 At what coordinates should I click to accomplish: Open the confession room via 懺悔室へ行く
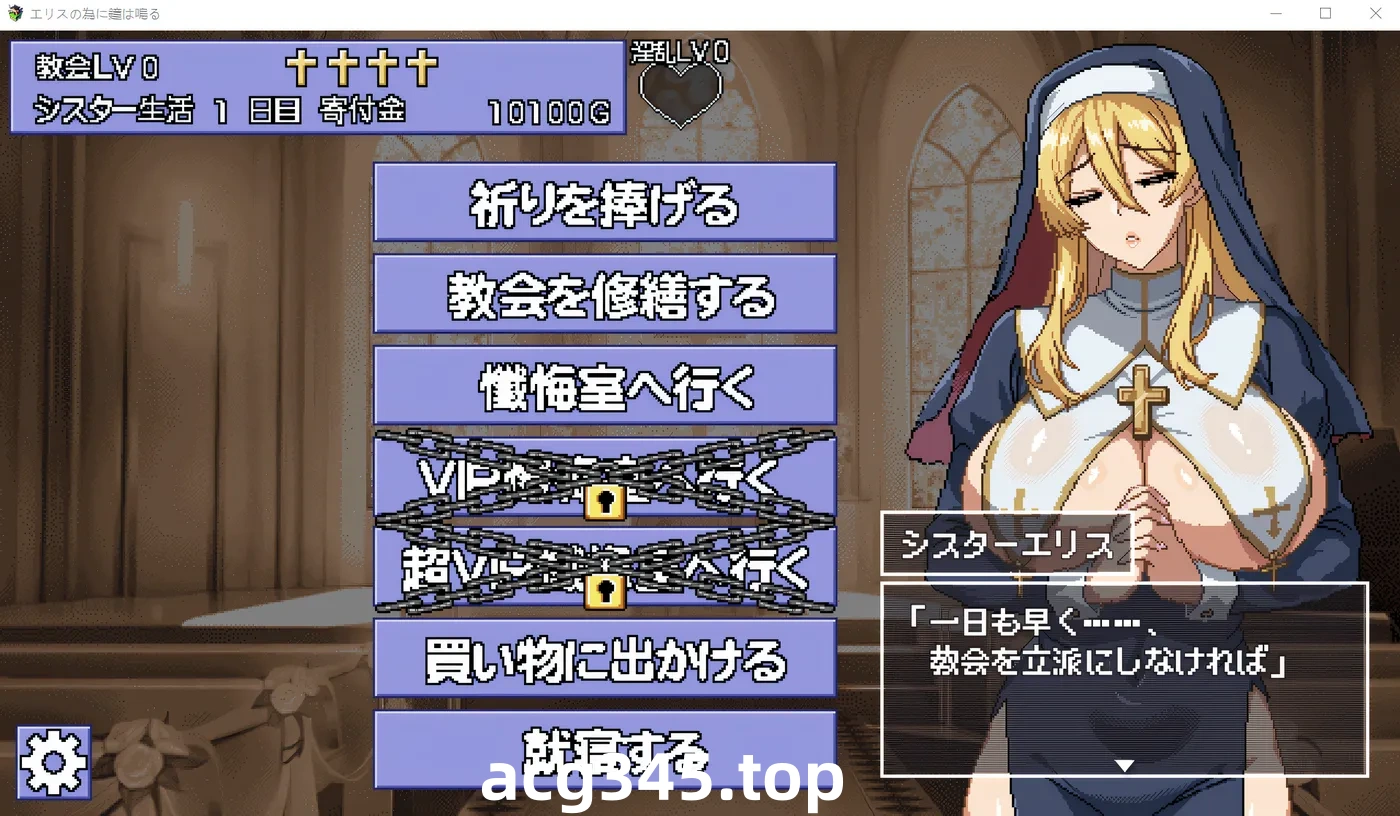pos(604,384)
